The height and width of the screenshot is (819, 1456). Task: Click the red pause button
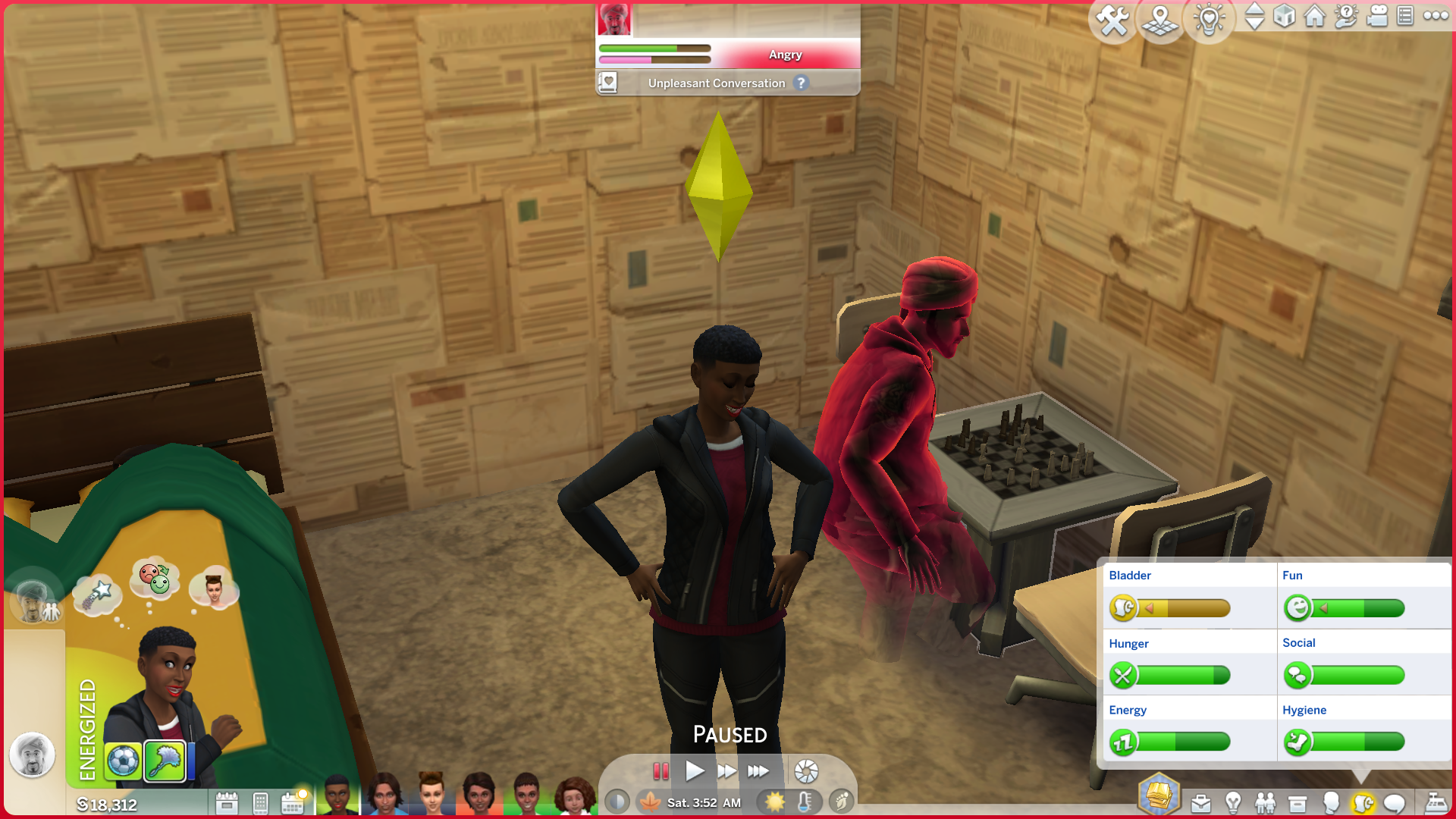pyautogui.click(x=661, y=771)
